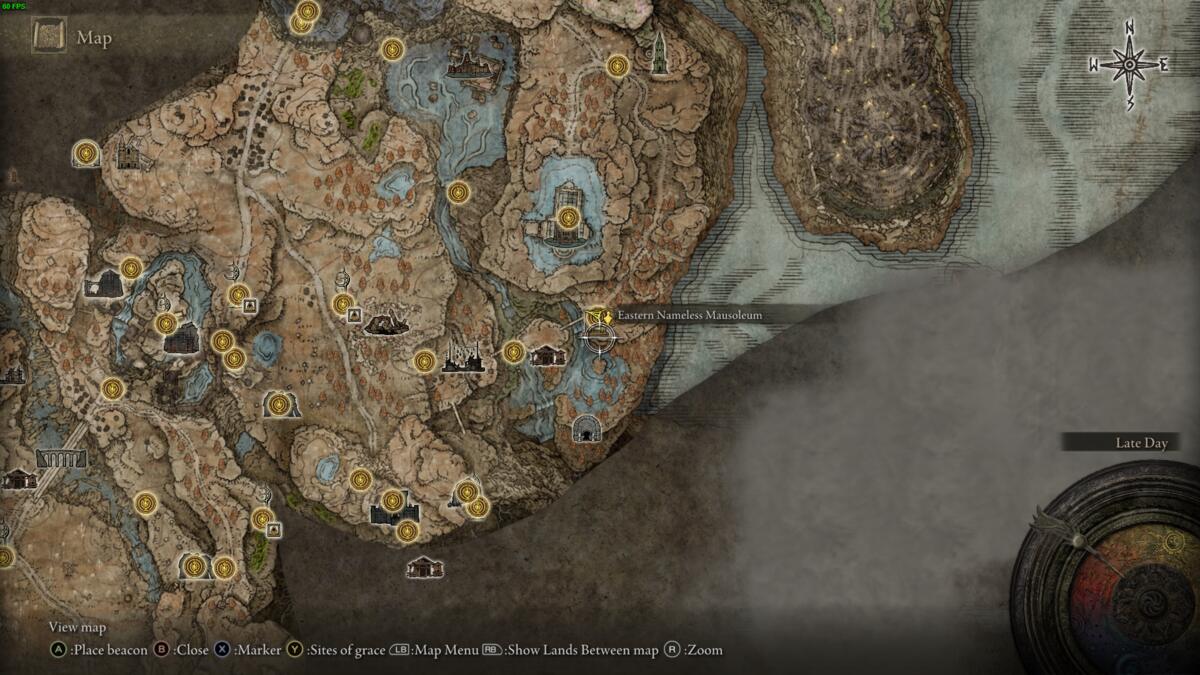Click the stone bridge landmark icon

click(x=61, y=459)
